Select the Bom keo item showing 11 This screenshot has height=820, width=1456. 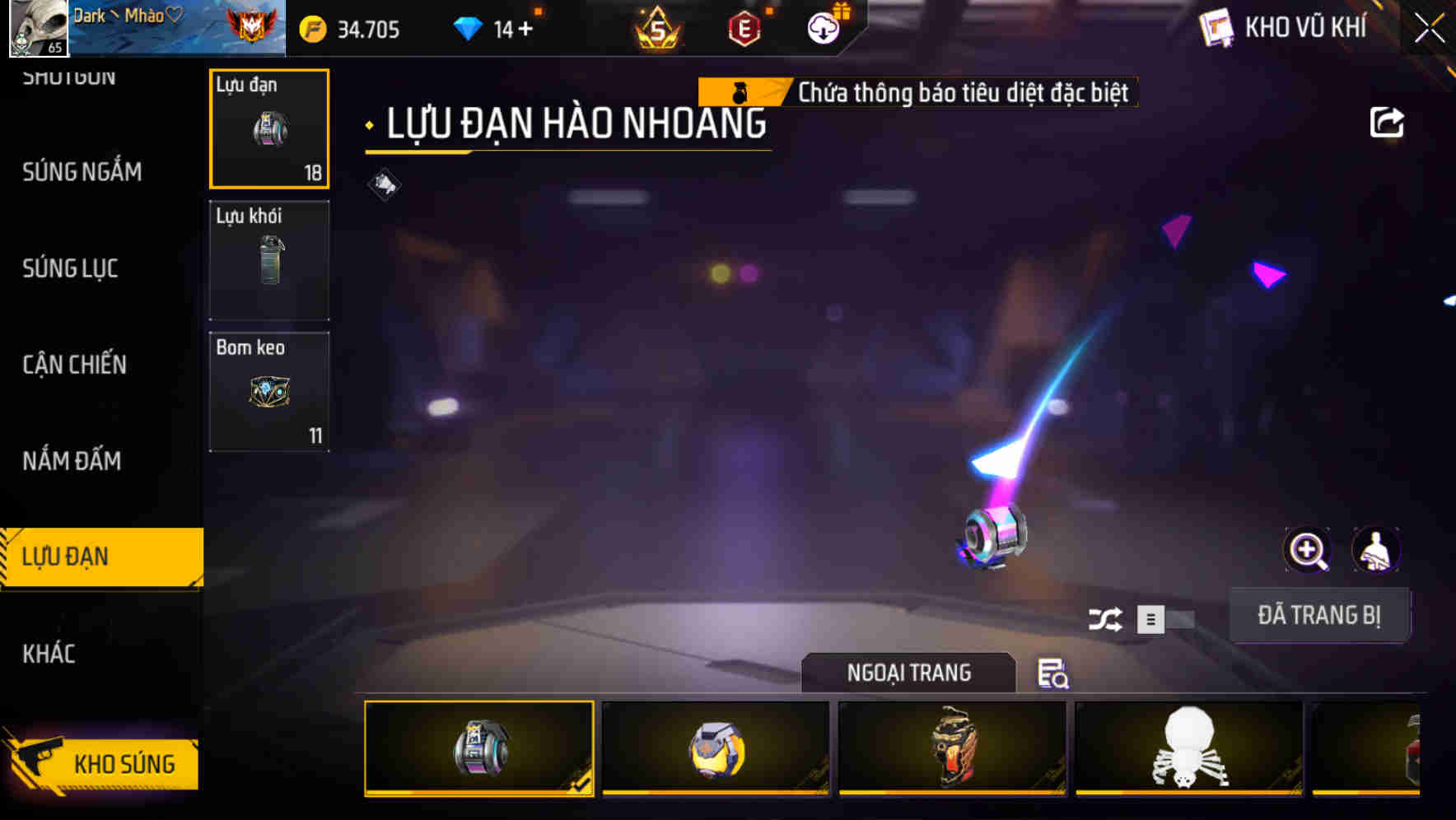pos(269,392)
